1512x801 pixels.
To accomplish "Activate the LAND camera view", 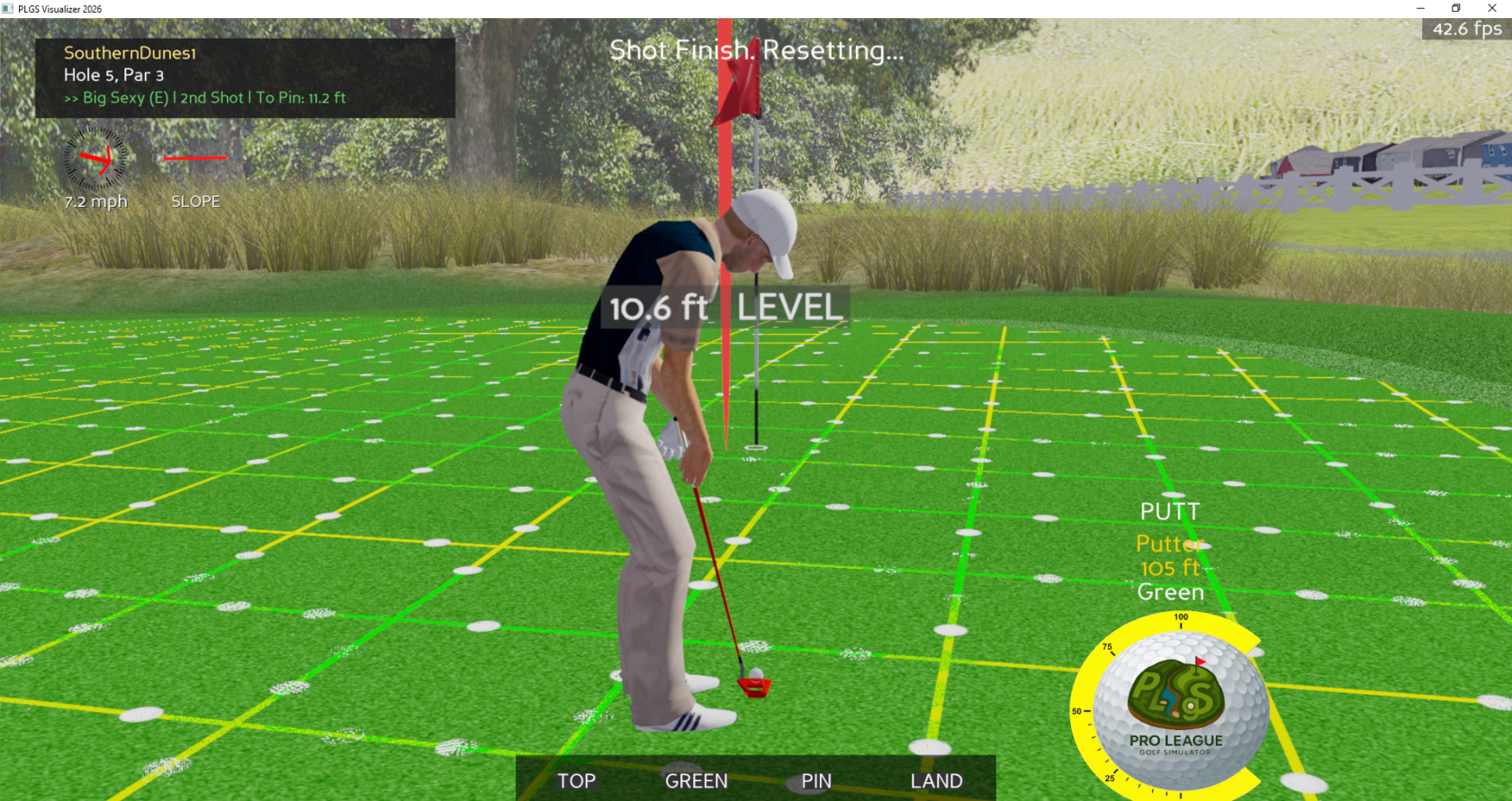I will [936, 780].
